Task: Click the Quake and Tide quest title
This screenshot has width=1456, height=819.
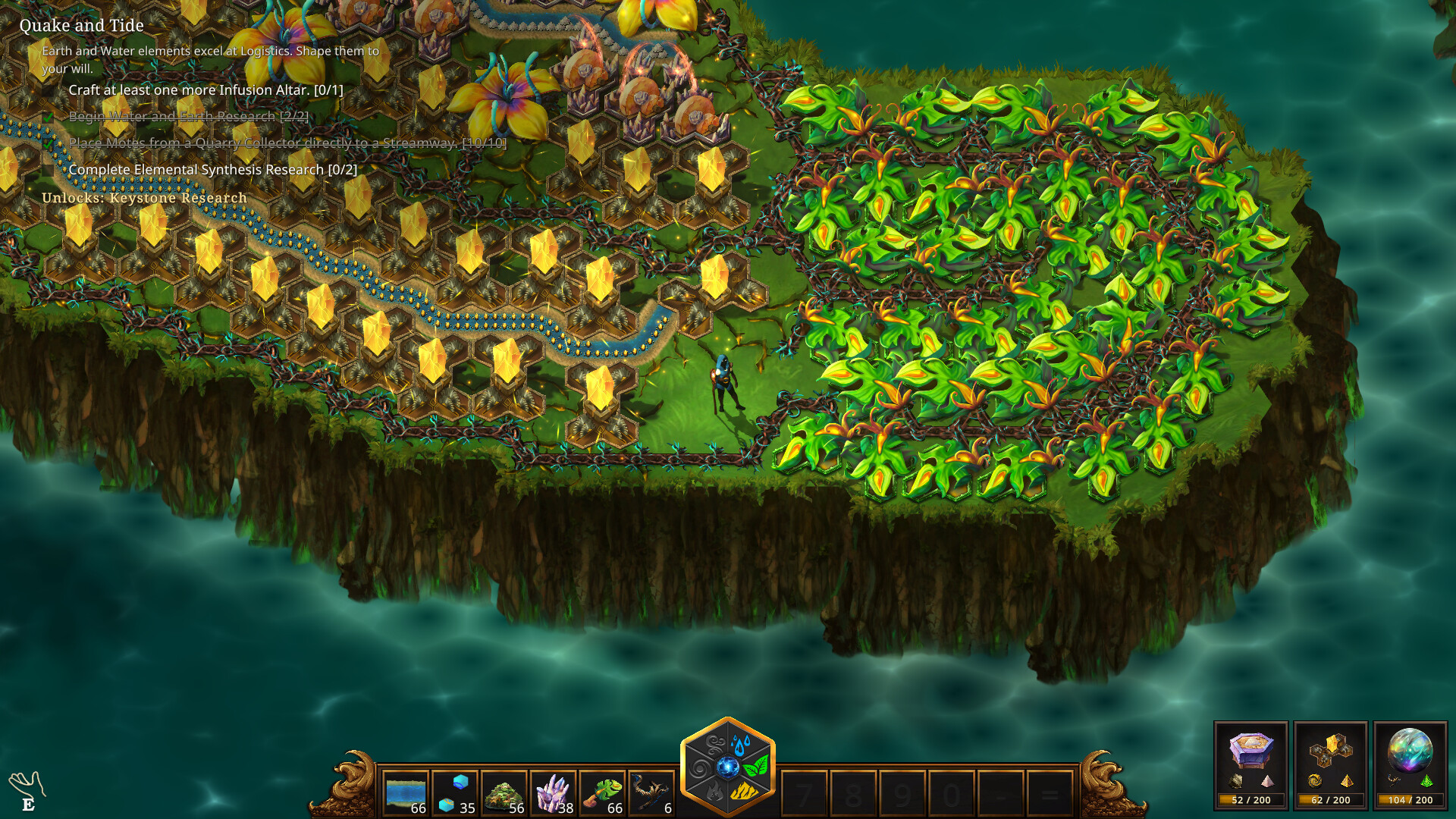Action: 81,25
